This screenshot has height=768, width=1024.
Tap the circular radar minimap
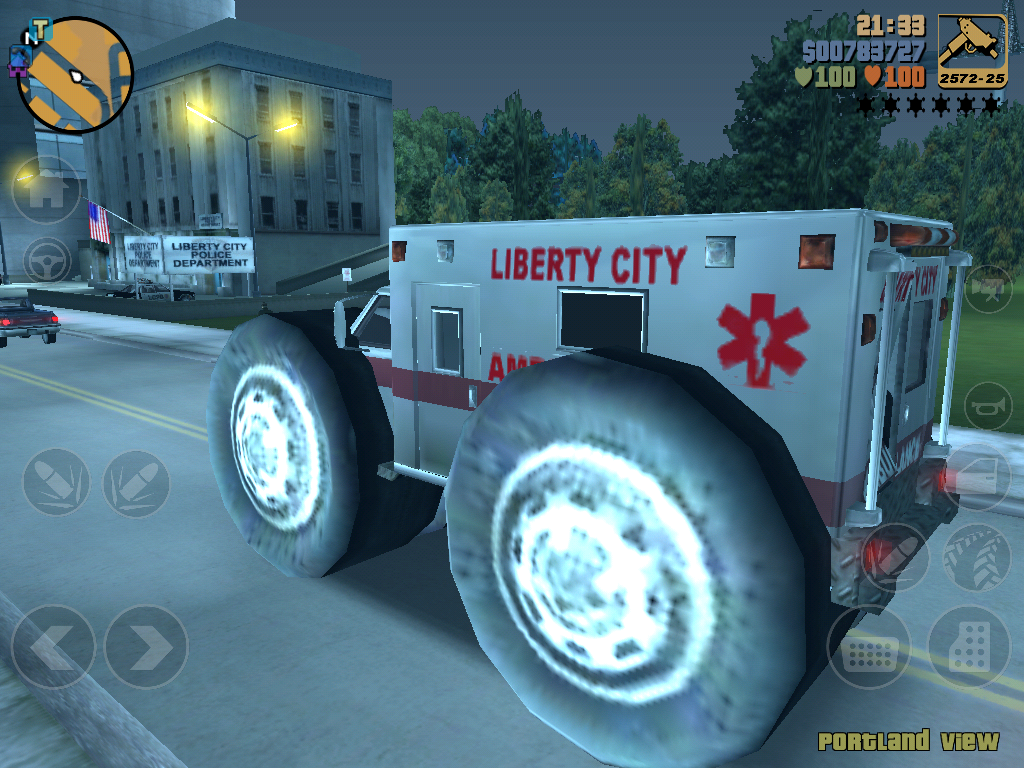click(x=75, y=75)
